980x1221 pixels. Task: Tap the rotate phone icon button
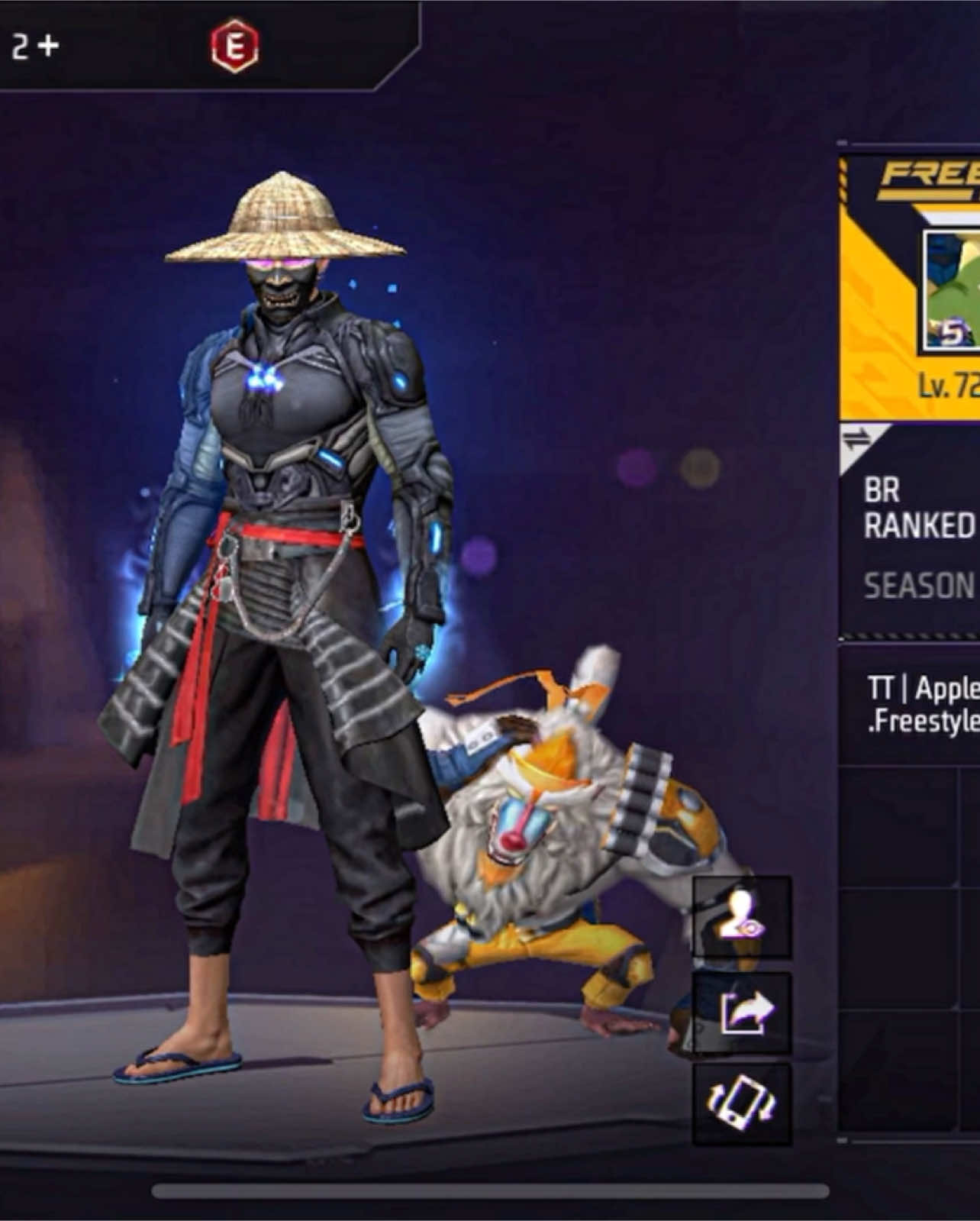(742, 1105)
